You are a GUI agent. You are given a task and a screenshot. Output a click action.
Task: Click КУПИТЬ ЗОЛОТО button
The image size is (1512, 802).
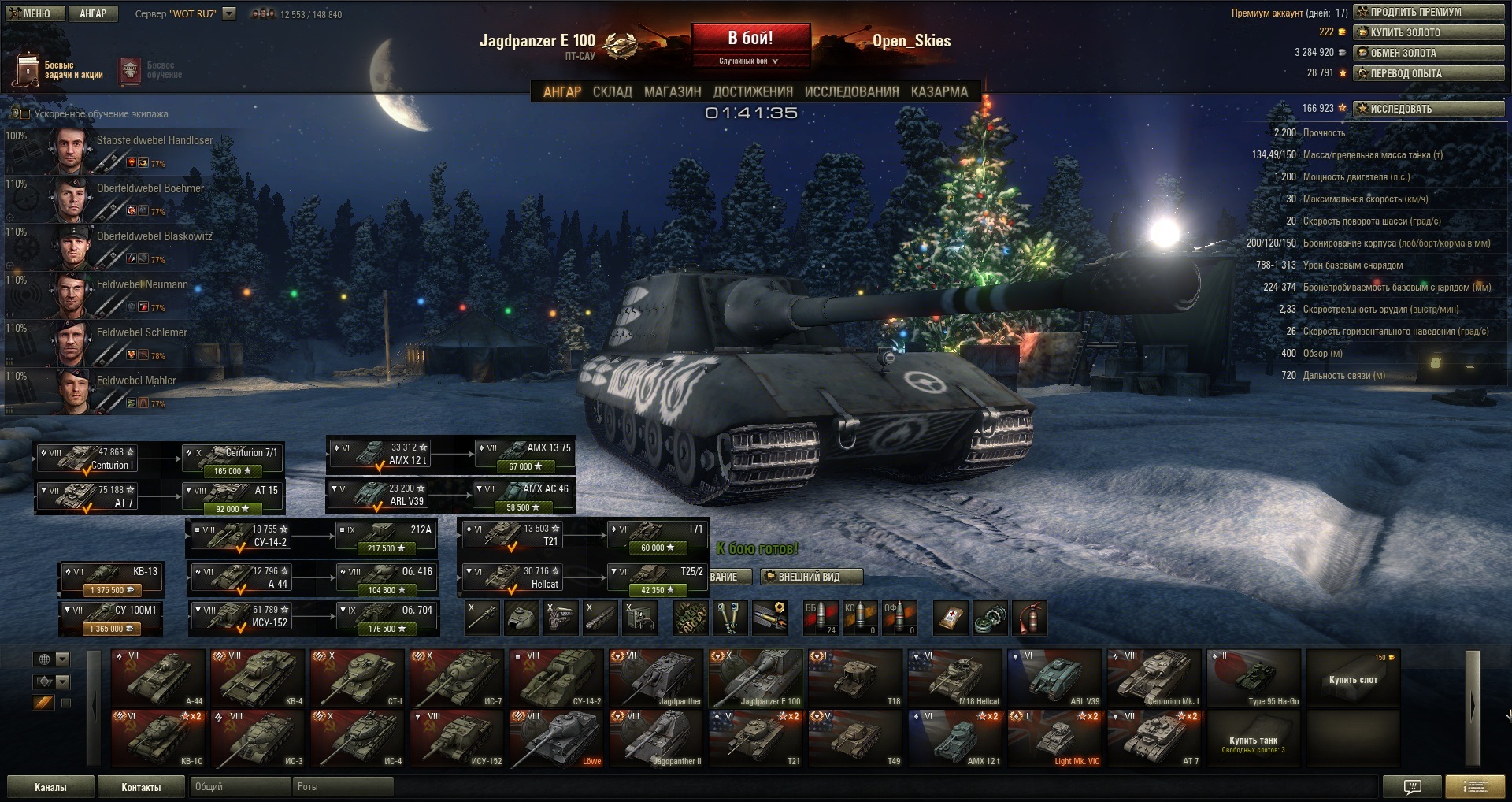point(1428,33)
